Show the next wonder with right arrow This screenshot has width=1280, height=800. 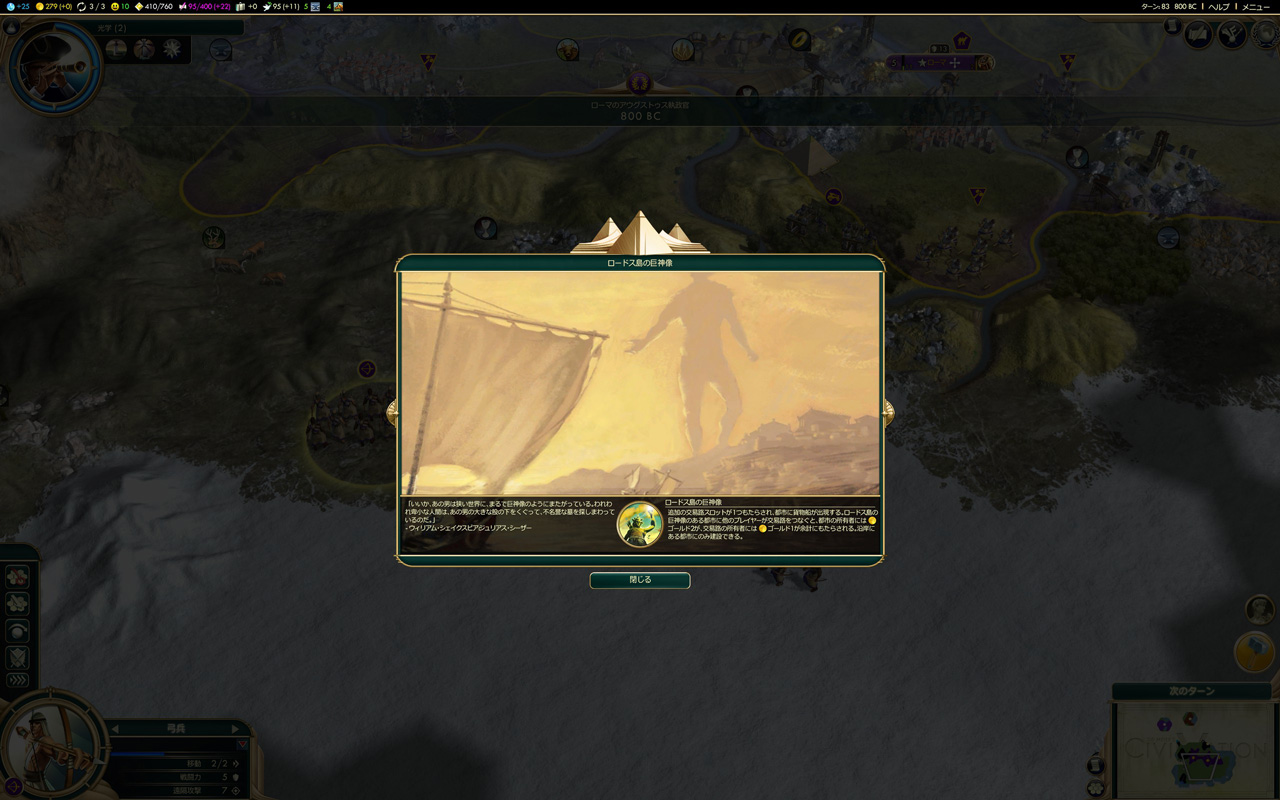click(888, 411)
